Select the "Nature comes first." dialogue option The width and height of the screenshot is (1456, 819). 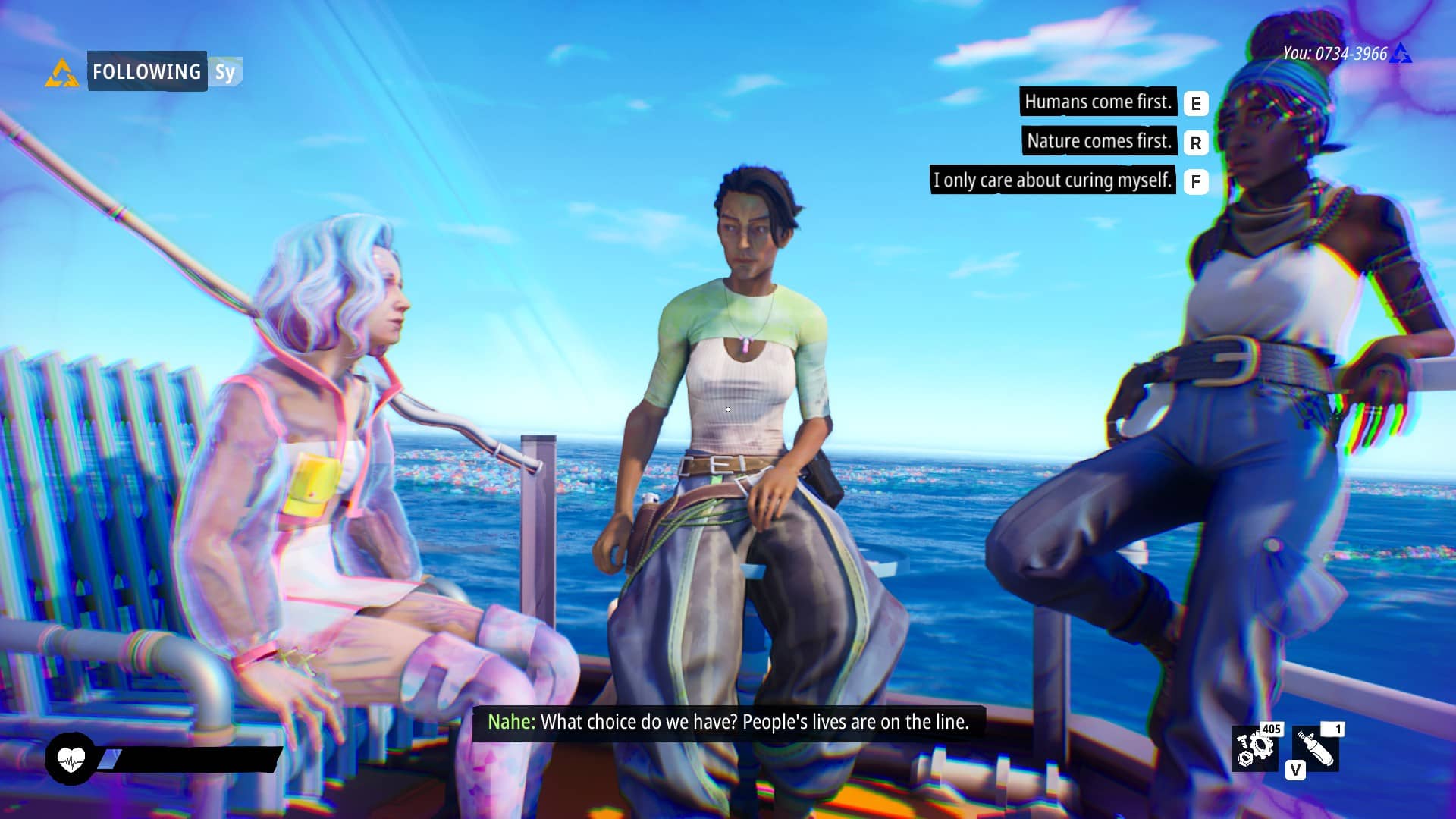(1099, 141)
